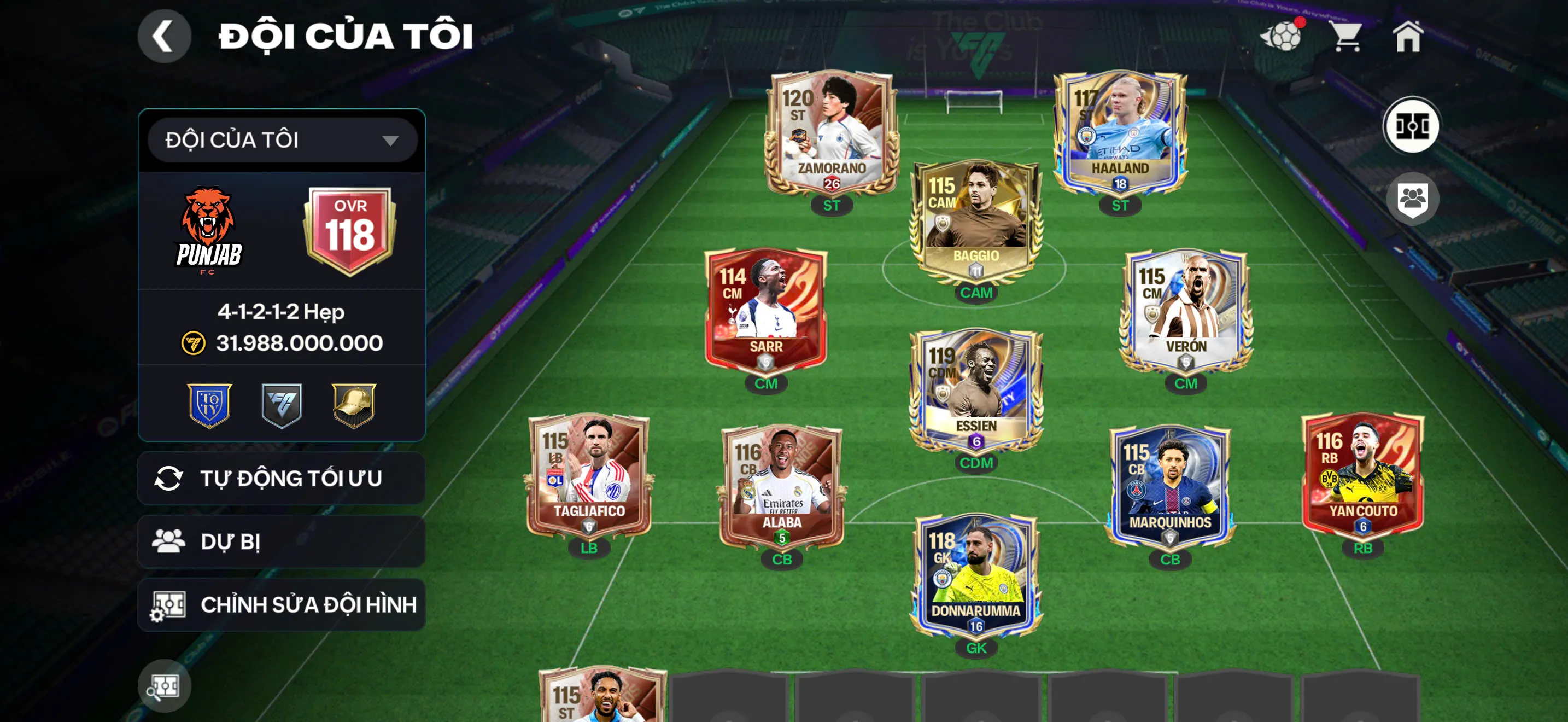Tap the TỰ ĐỘNG TỐI ƯU button

point(281,479)
